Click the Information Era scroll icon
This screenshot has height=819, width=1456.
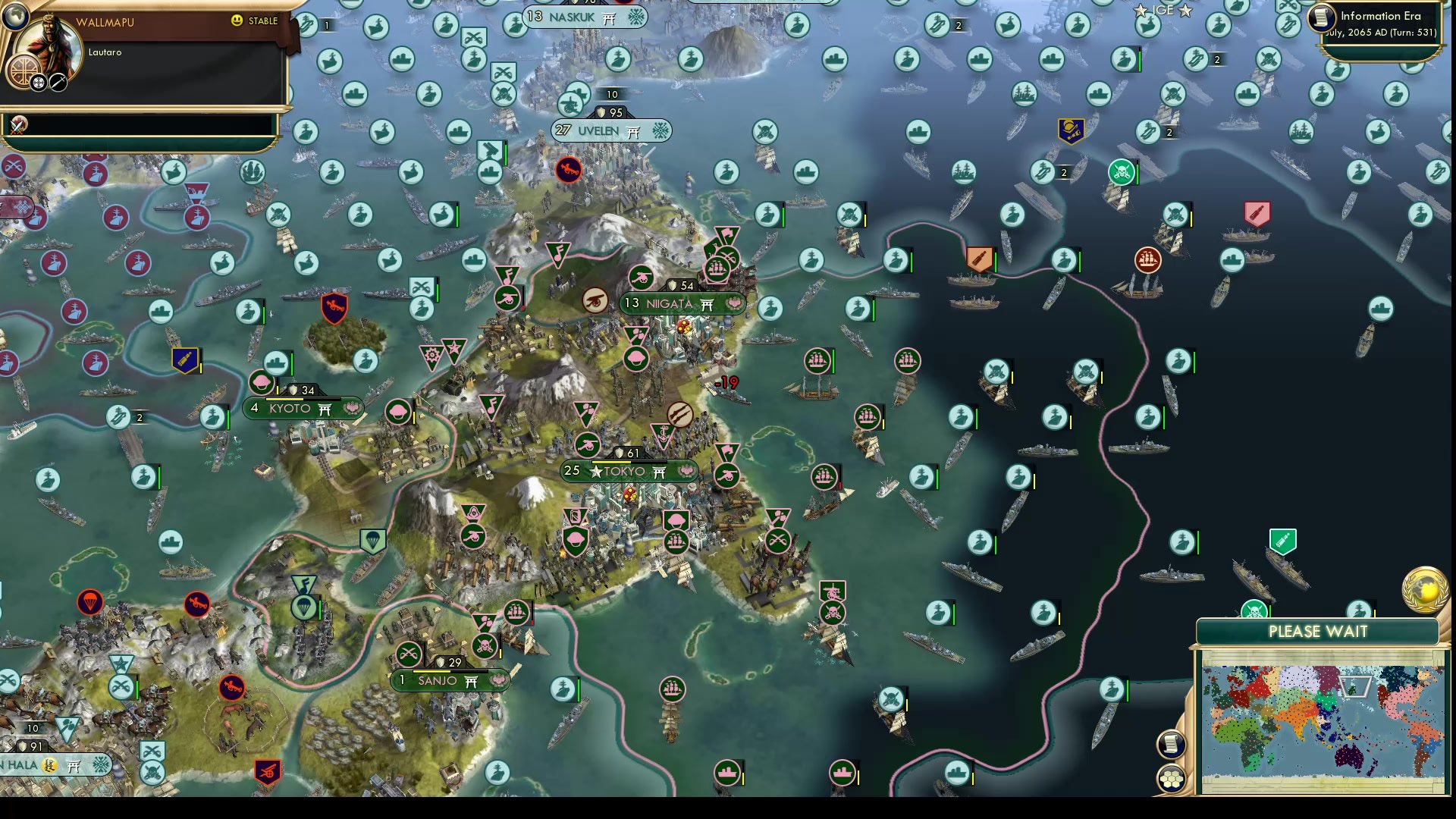(1323, 19)
